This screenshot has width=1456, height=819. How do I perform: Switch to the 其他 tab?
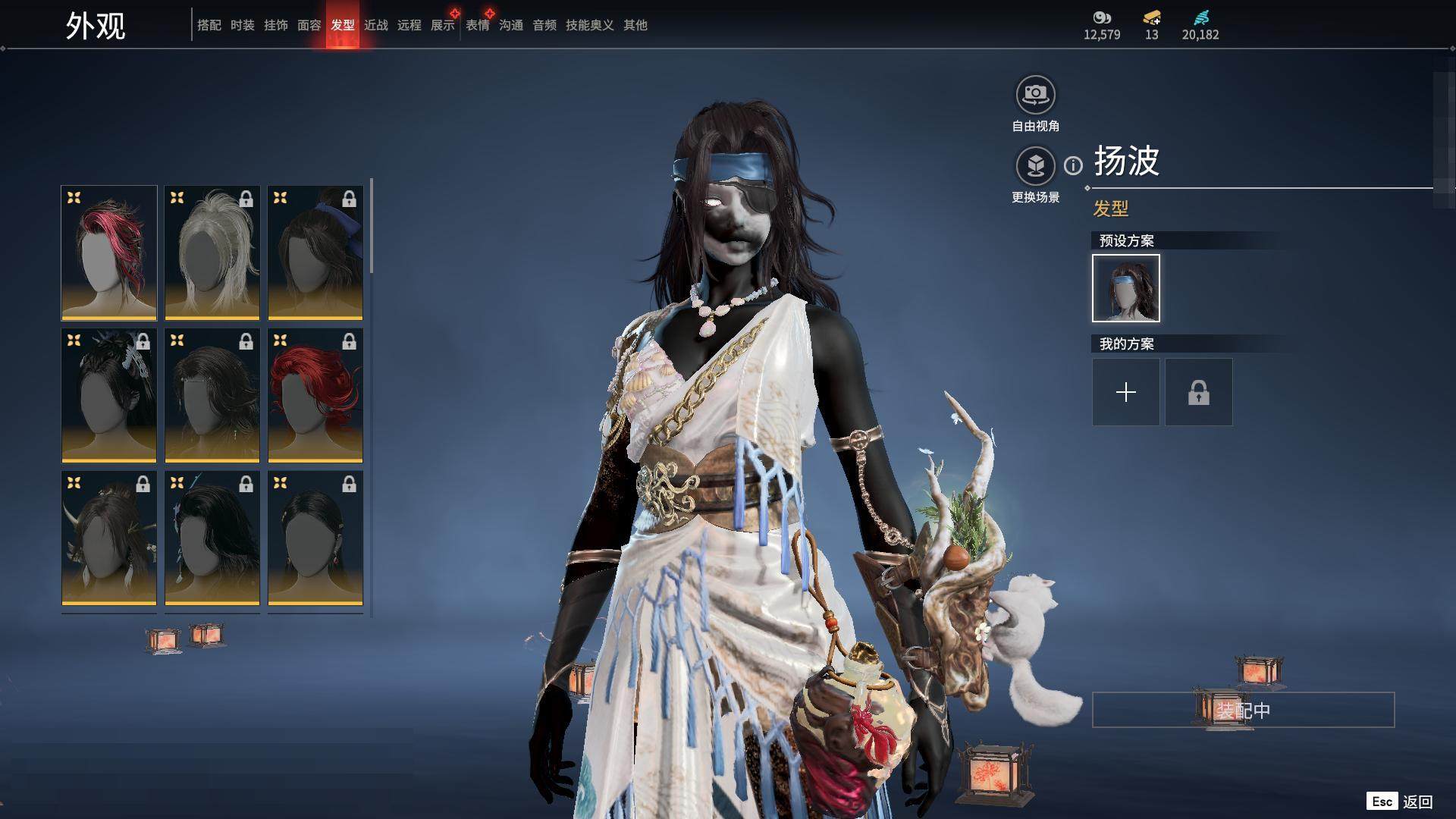pos(635,25)
